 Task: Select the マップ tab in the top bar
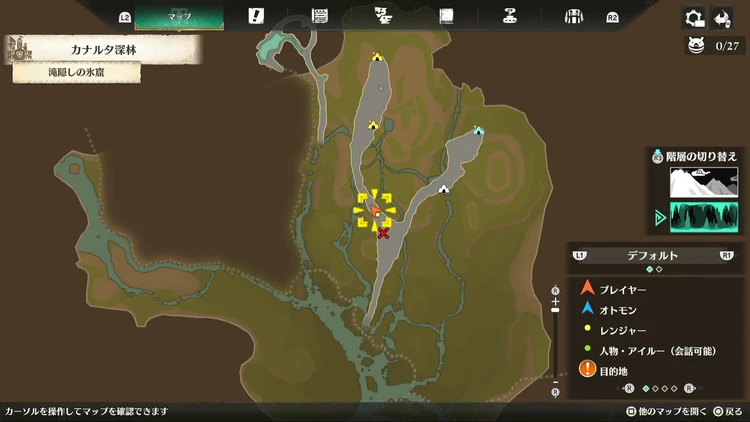point(179,16)
